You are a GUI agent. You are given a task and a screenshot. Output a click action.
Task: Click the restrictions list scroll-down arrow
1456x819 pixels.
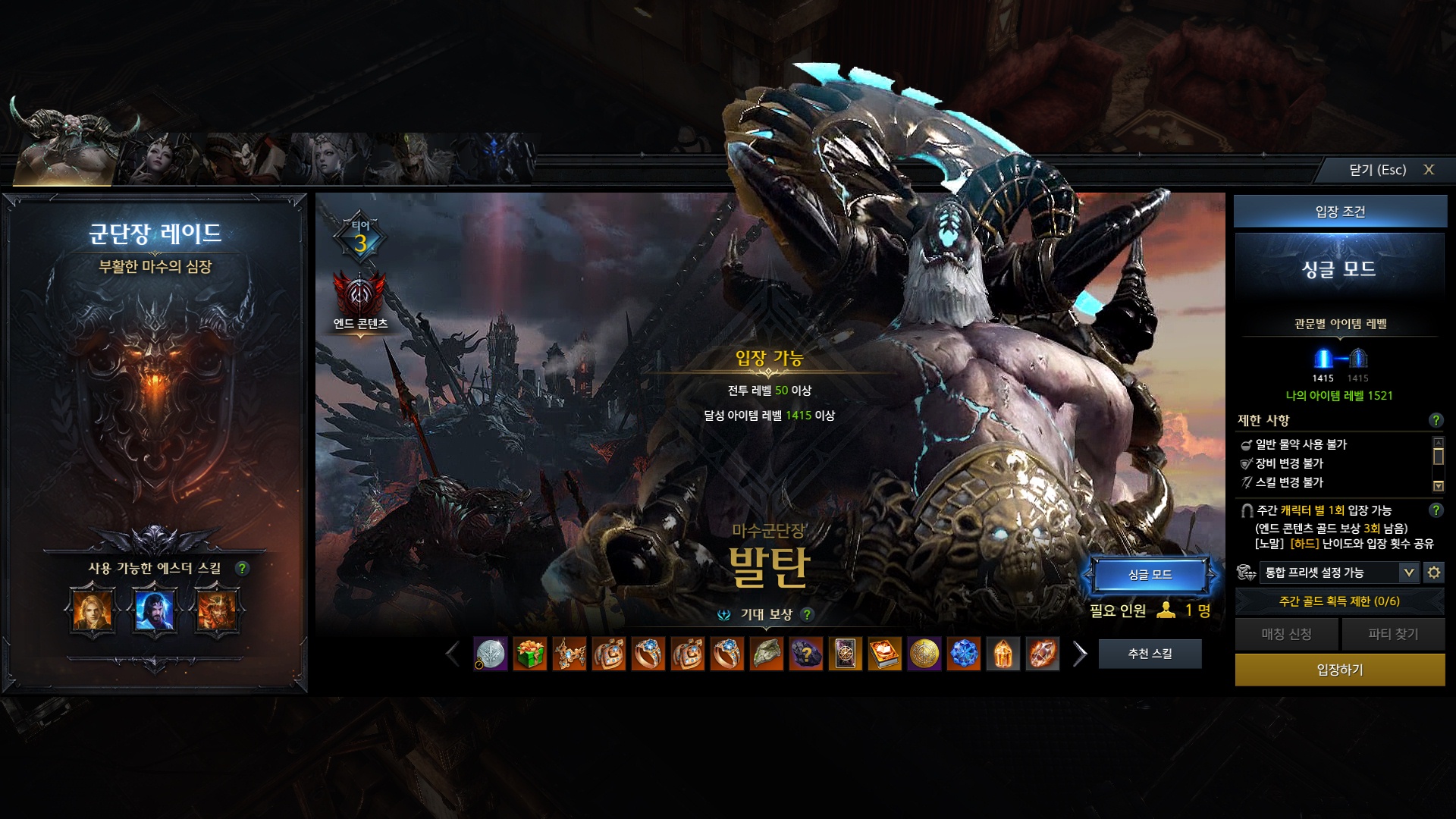coord(1438,486)
